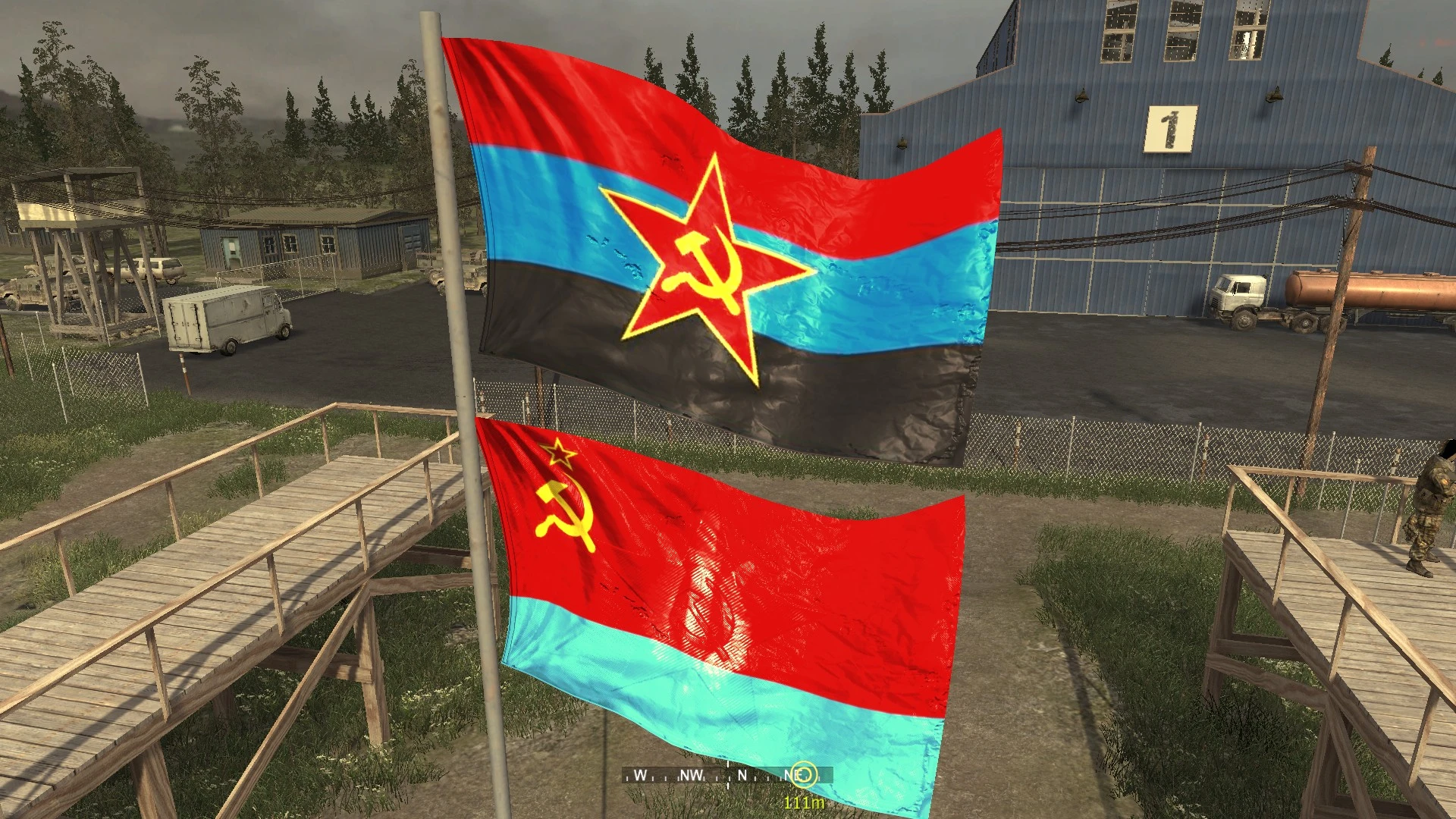This screenshot has height=819, width=1456.
Task: Click the lantern lamp on the hangar wall
Action: 1082,96
